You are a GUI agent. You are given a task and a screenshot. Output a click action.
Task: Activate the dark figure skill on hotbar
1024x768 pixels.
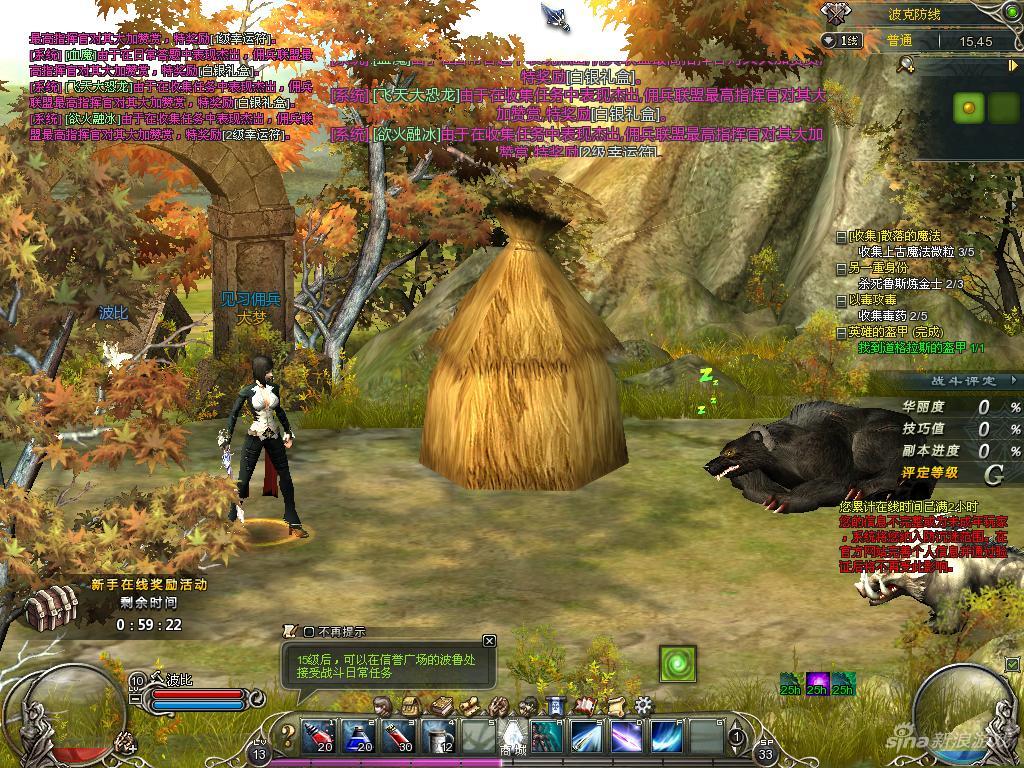pyautogui.click(x=547, y=738)
